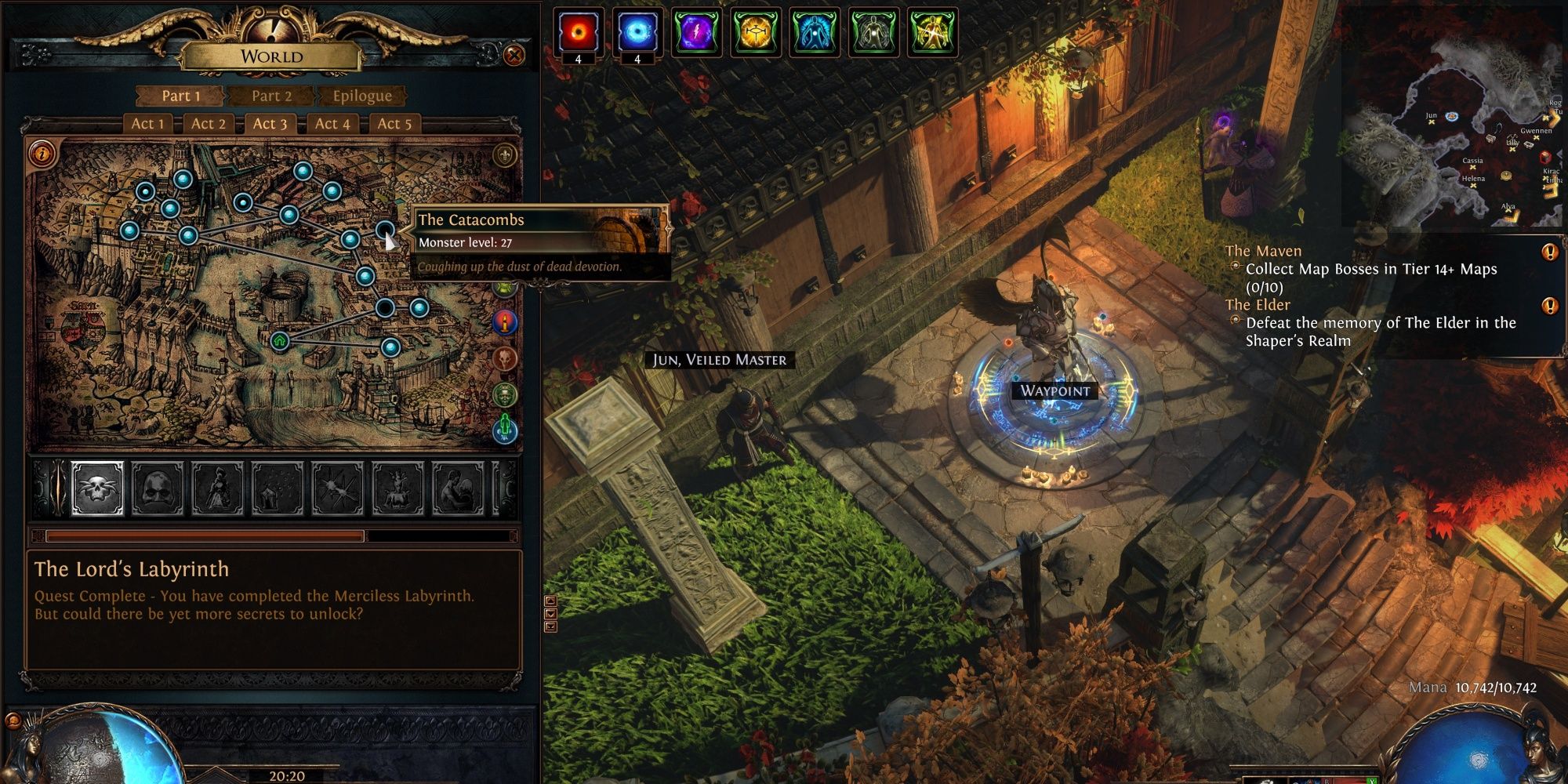Travel to The Catacombs waypoint node
Viewport: 1568px width, 784px height.
coord(385,230)
